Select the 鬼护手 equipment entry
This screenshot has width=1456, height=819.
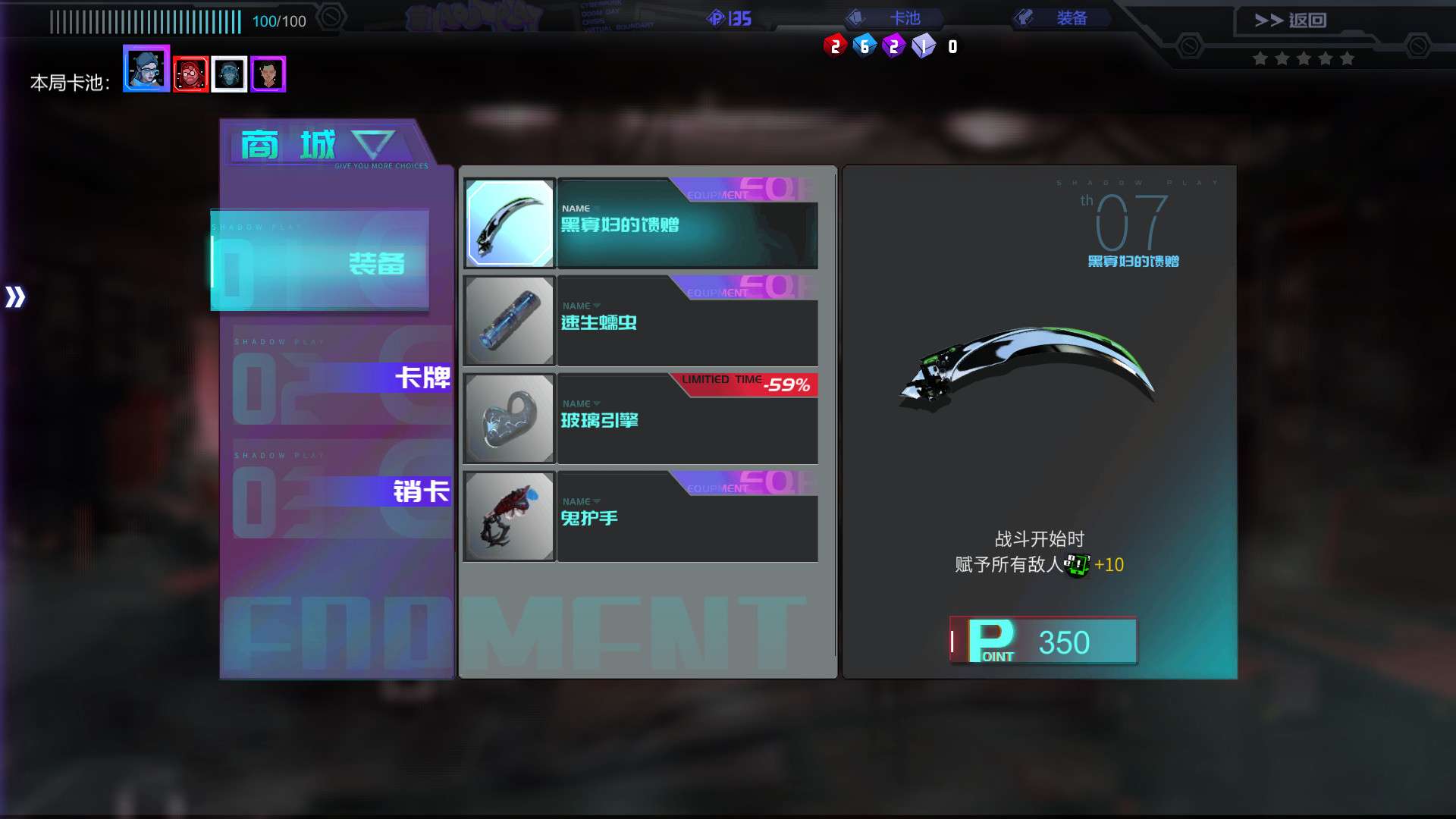click(641, 517)
